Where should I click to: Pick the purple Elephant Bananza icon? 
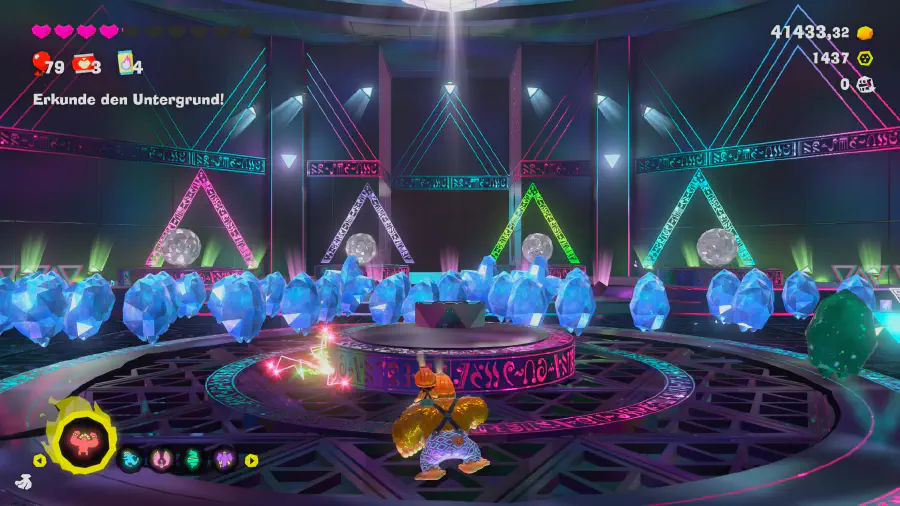click(x=223, y=460)
